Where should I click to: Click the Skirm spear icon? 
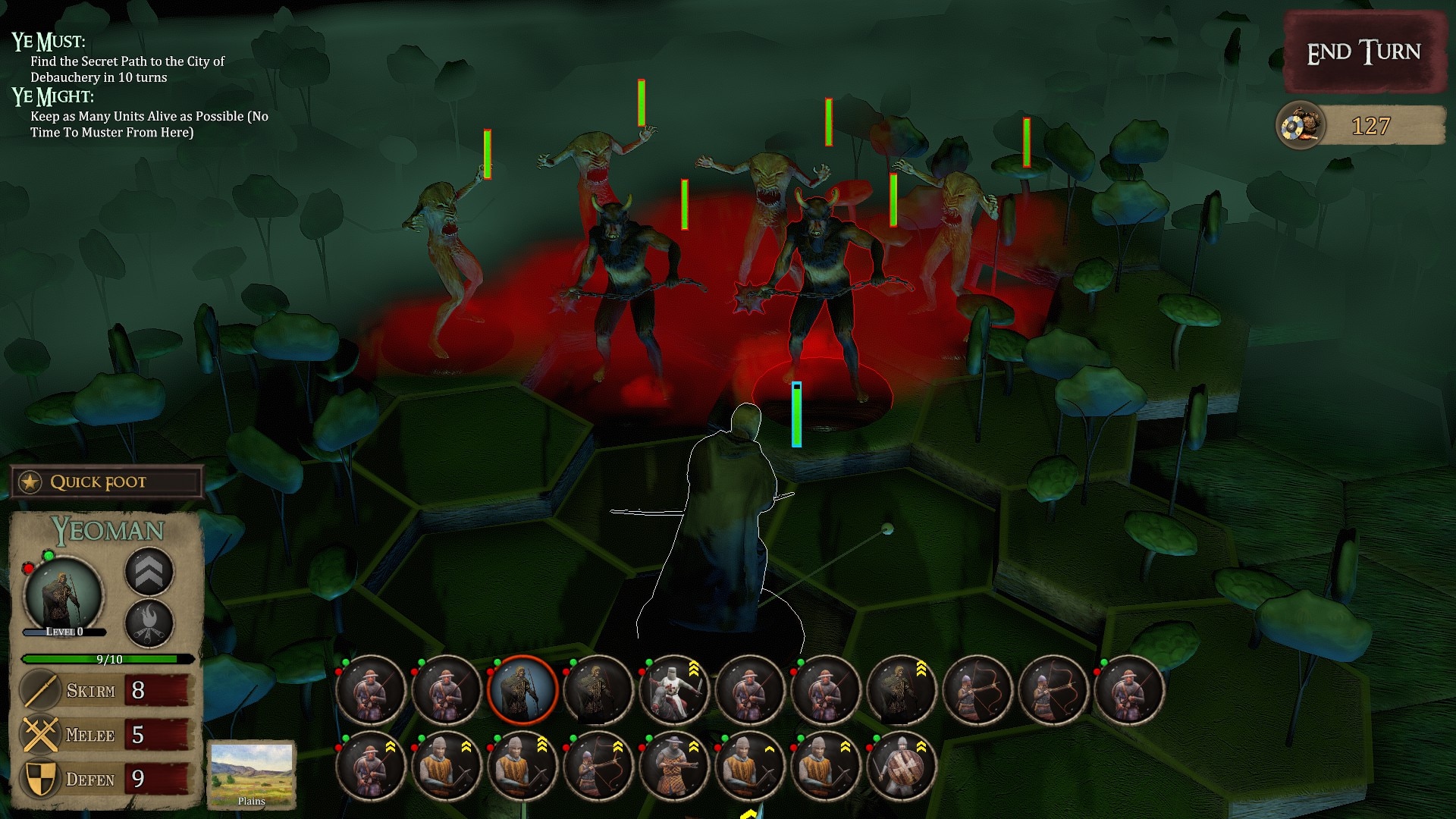tap(39, 690)
